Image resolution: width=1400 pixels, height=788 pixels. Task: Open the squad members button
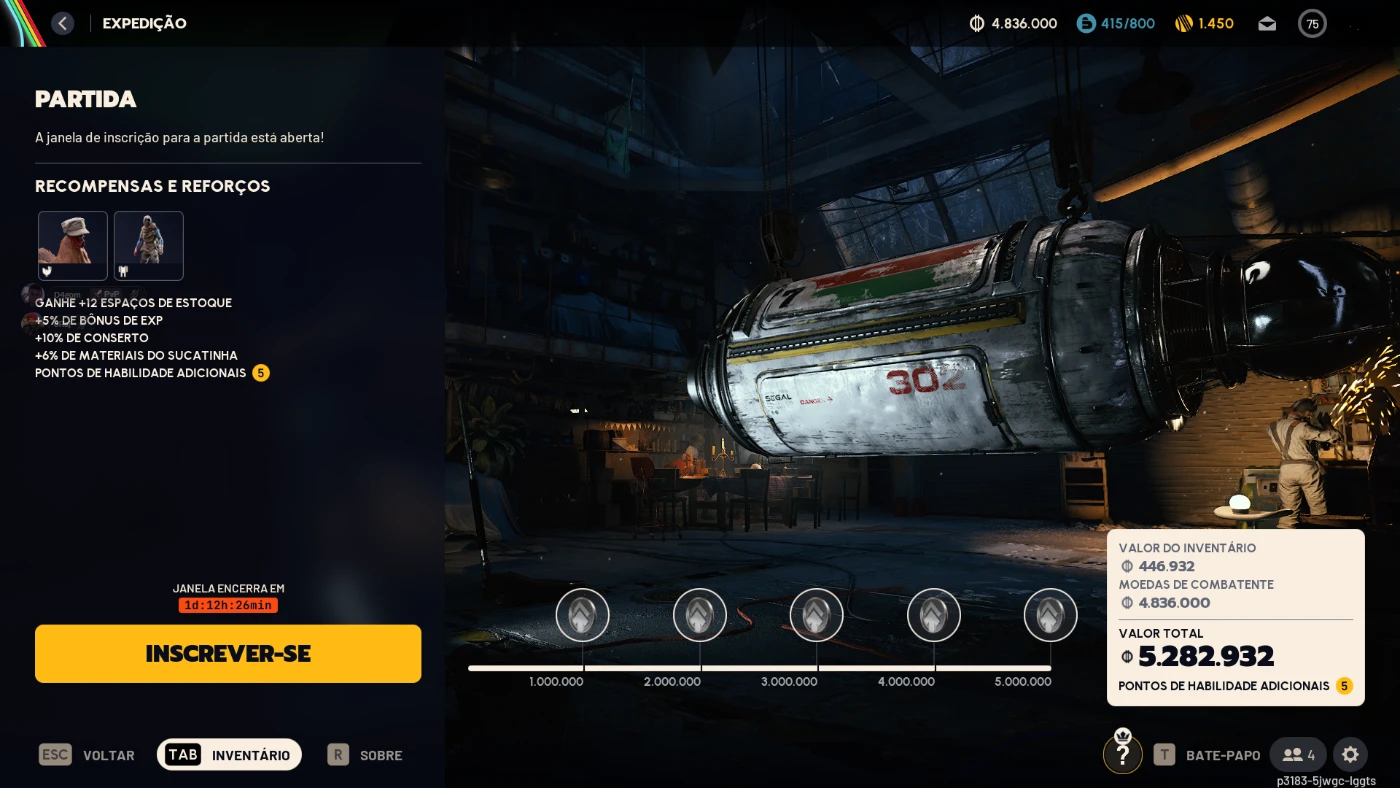tap(1298, 755)
